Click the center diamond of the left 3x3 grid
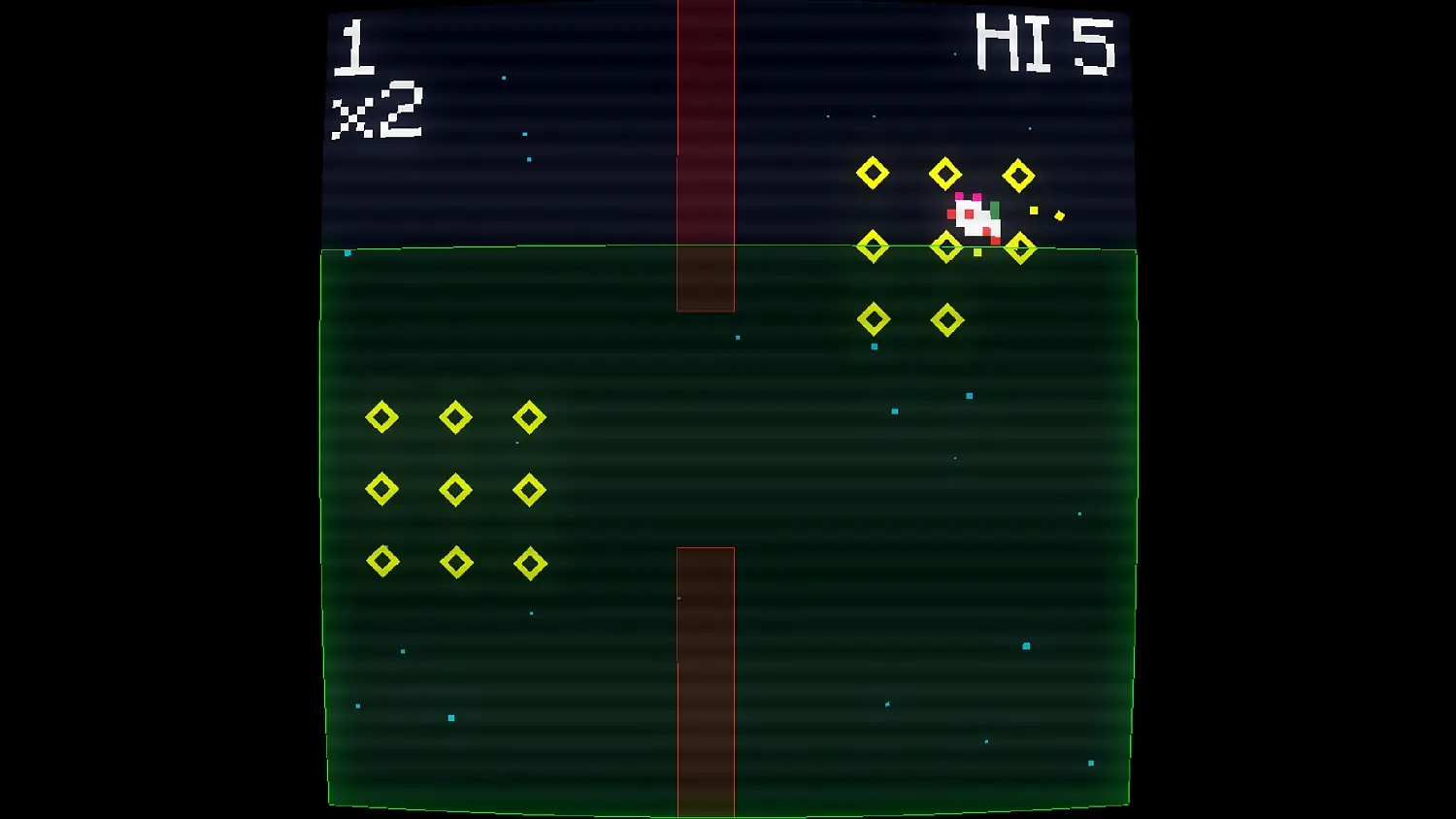Screen dimensions: 1456x819 coord(455,490)
